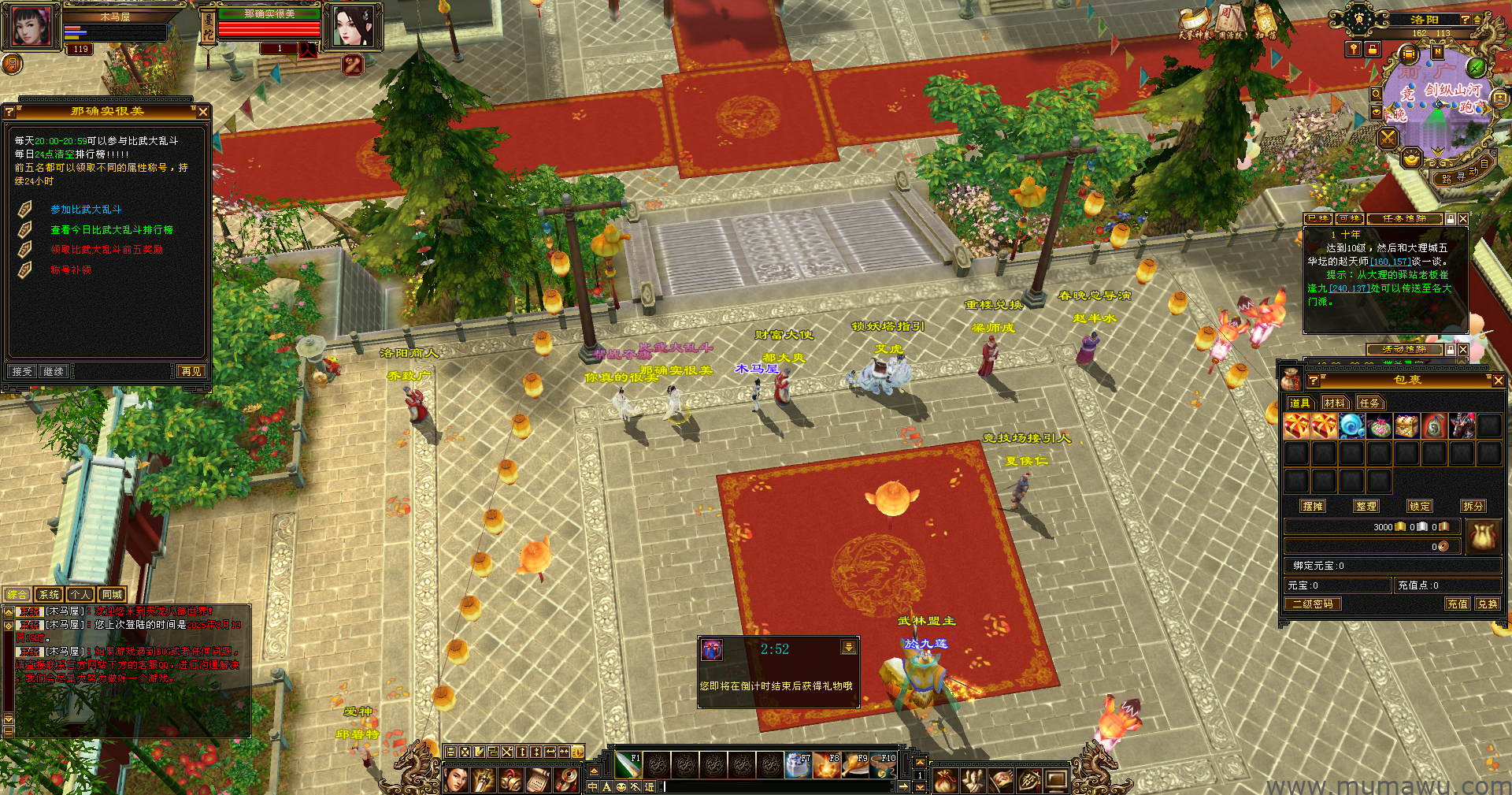This screenshot has height=795, width=1512.
Task: Click the 再见 goodbye button
Action: click(191, 371)
